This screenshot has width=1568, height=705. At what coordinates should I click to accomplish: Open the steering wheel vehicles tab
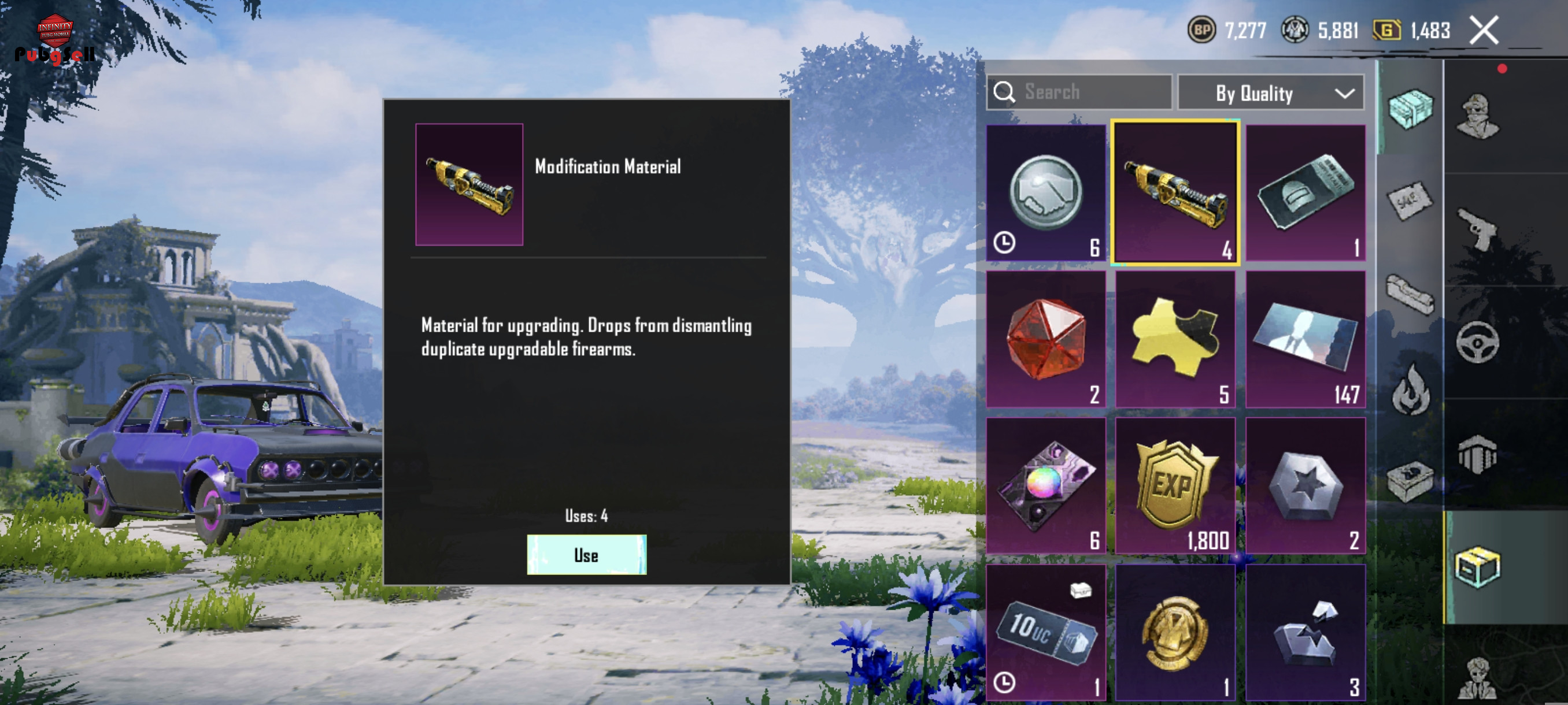click(x=1477, y=343)
